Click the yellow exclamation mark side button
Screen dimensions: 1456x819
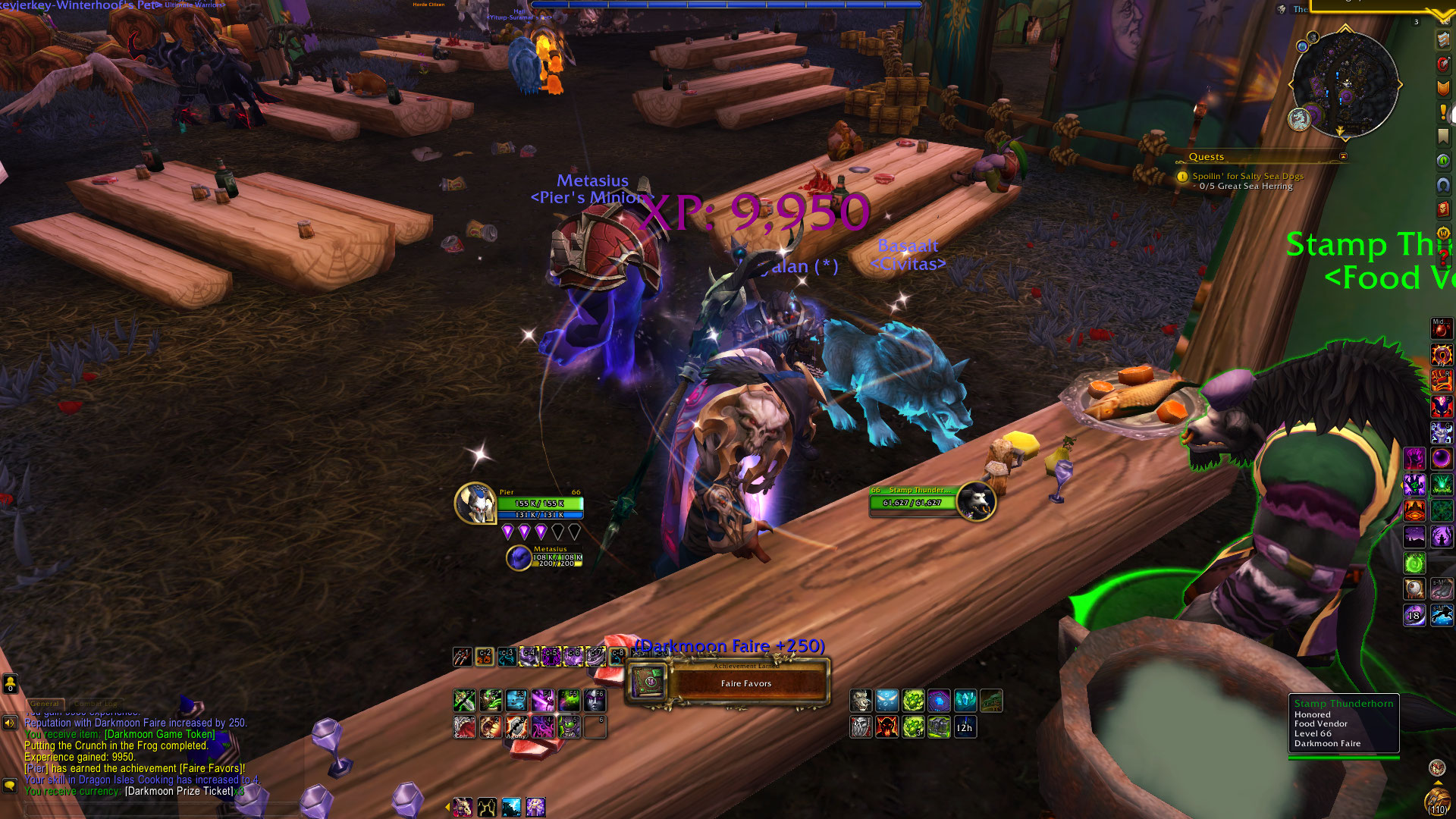pos(1442,112)
